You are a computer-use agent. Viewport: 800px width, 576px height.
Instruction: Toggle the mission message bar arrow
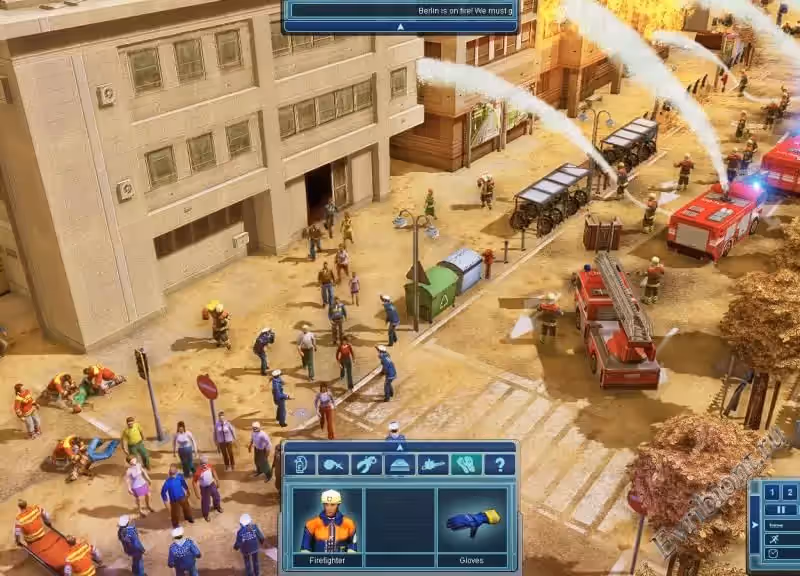click(x=400, y=27)
